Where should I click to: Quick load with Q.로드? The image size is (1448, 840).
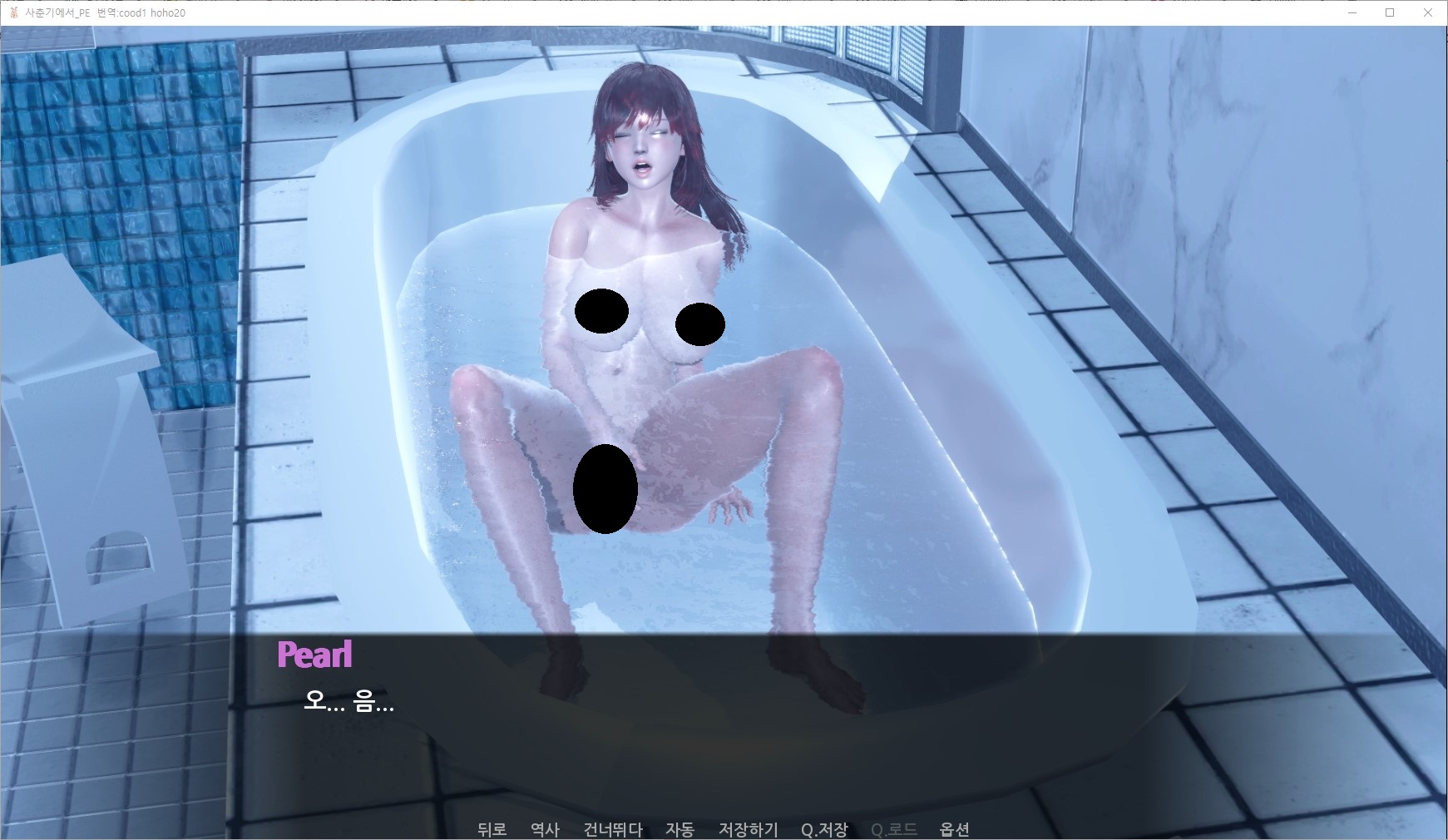coord(893,829)
